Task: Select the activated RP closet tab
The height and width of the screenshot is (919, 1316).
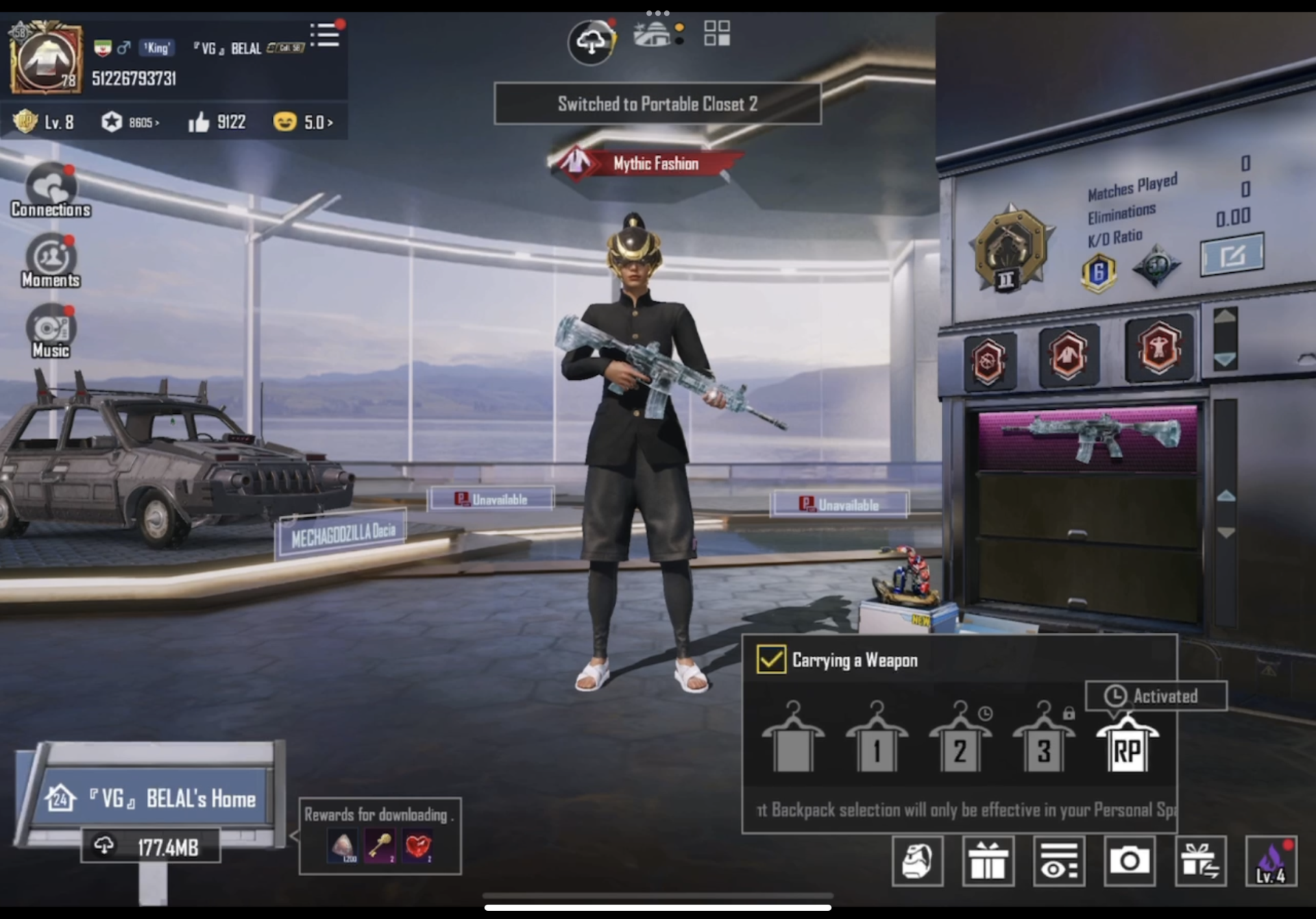Action: [x=1129, y=747]
